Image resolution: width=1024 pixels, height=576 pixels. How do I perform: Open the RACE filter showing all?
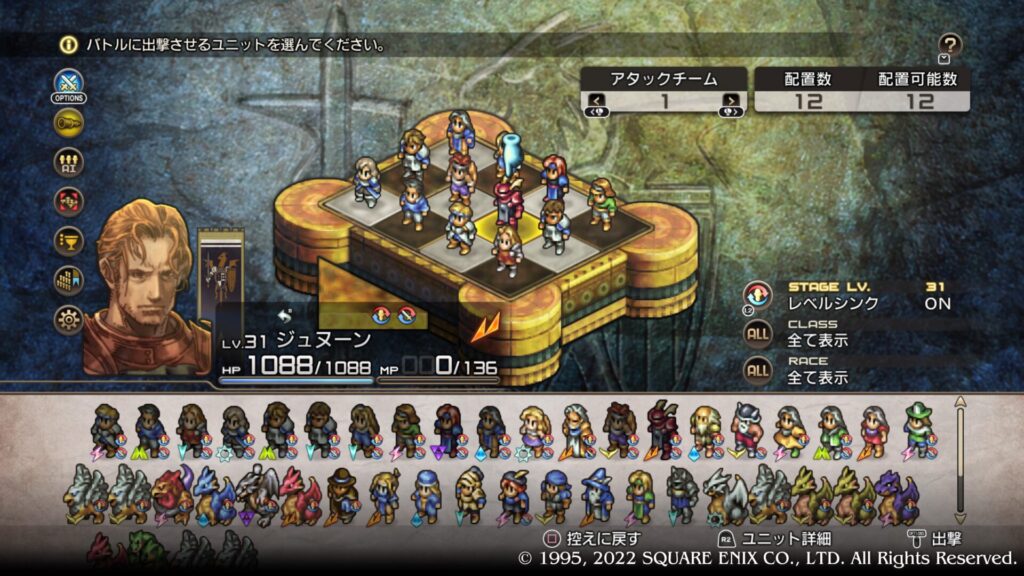coord(758,371)
